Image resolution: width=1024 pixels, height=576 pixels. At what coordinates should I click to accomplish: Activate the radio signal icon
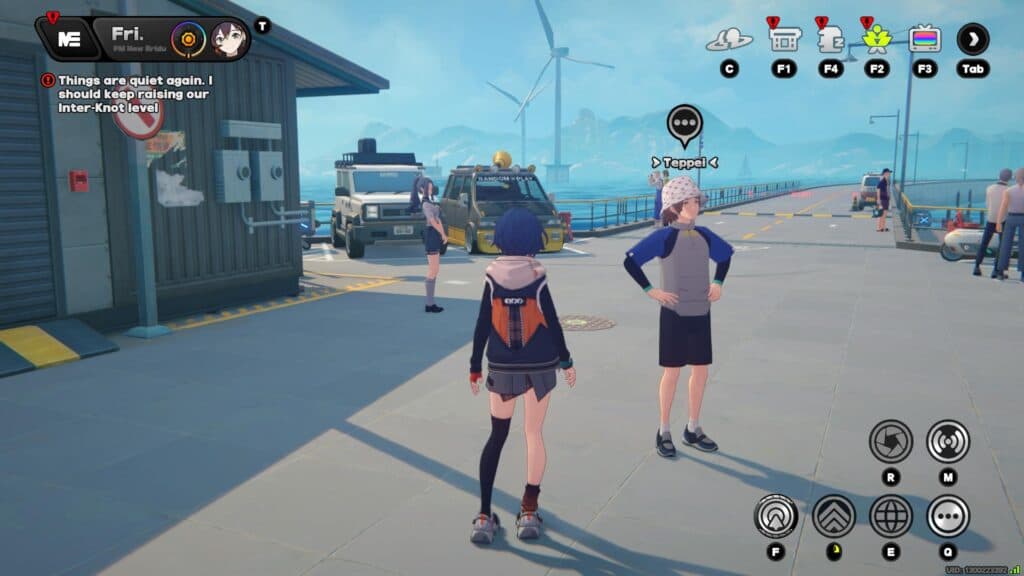[947, 440]
